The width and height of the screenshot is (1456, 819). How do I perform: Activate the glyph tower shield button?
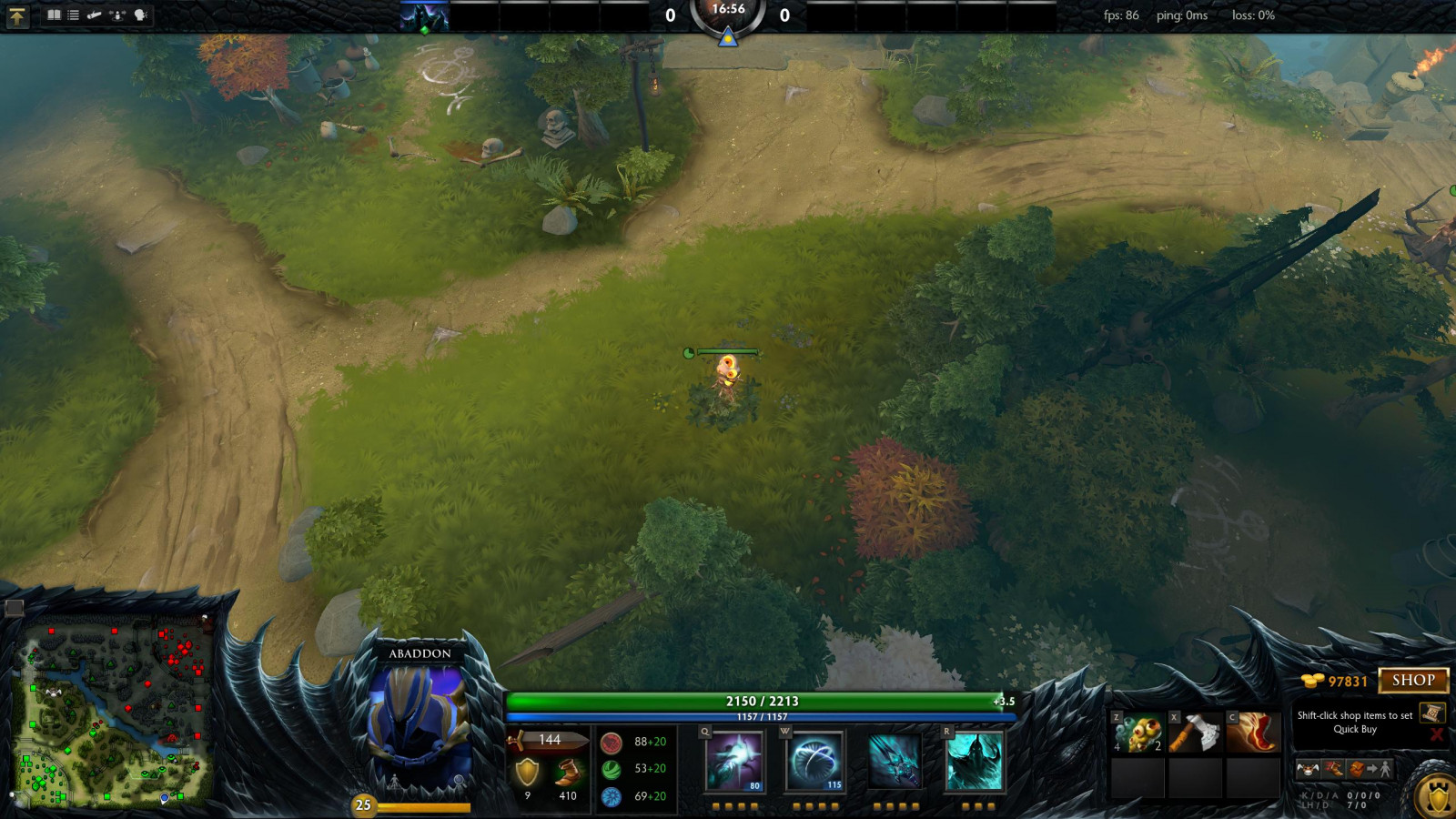tap(1438, 798)
